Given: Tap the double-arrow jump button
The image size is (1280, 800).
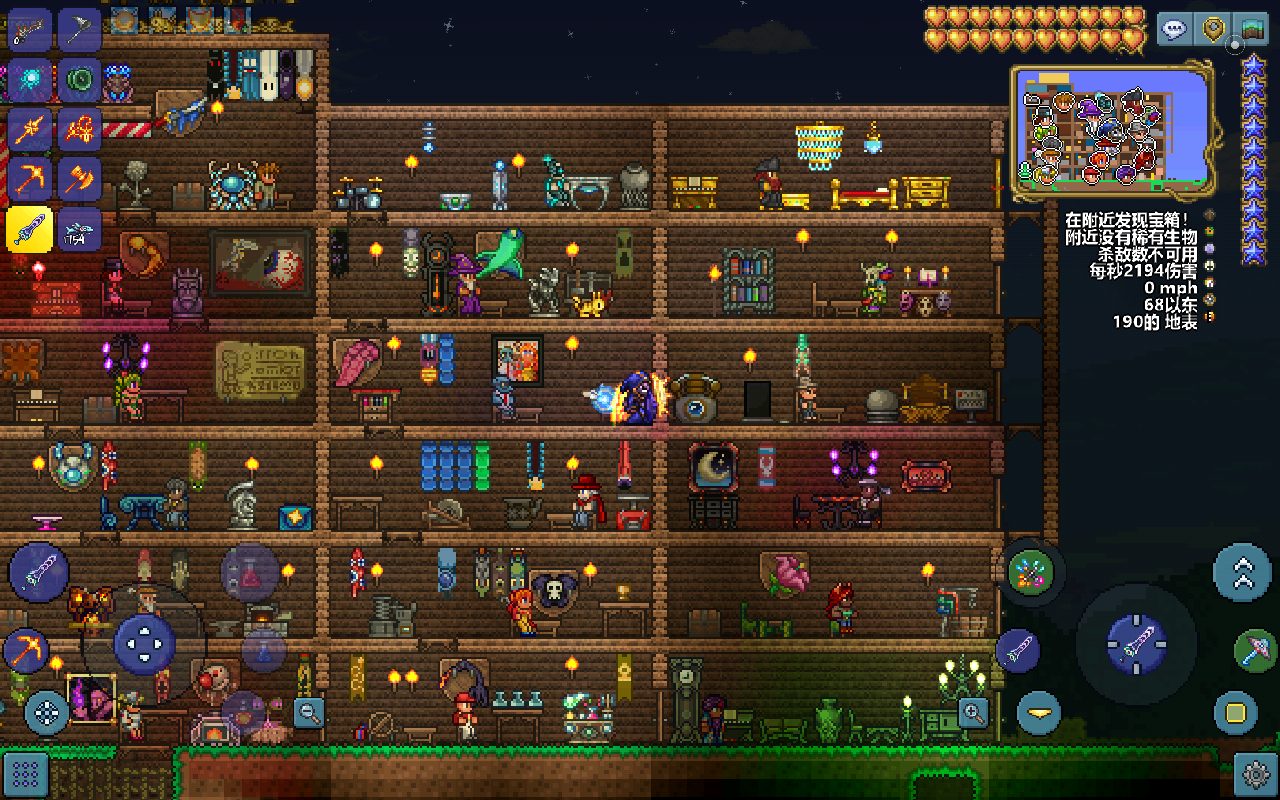Looking at the screenshot, I should pos(1242,572).
